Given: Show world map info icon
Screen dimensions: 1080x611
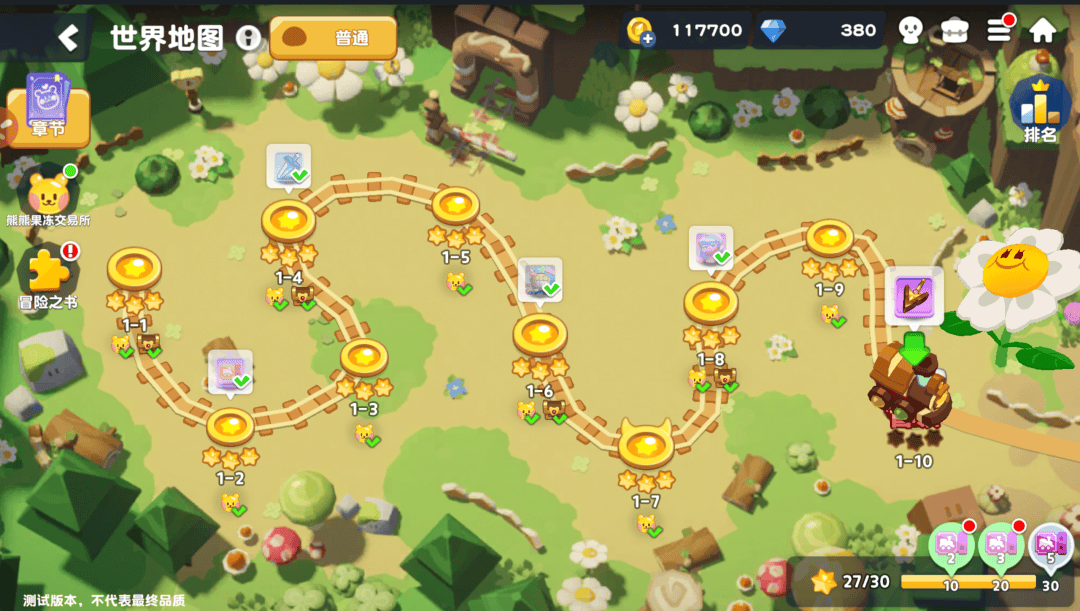Looking at the screenshot, I should pyautogui.click(x=248, y=38).
